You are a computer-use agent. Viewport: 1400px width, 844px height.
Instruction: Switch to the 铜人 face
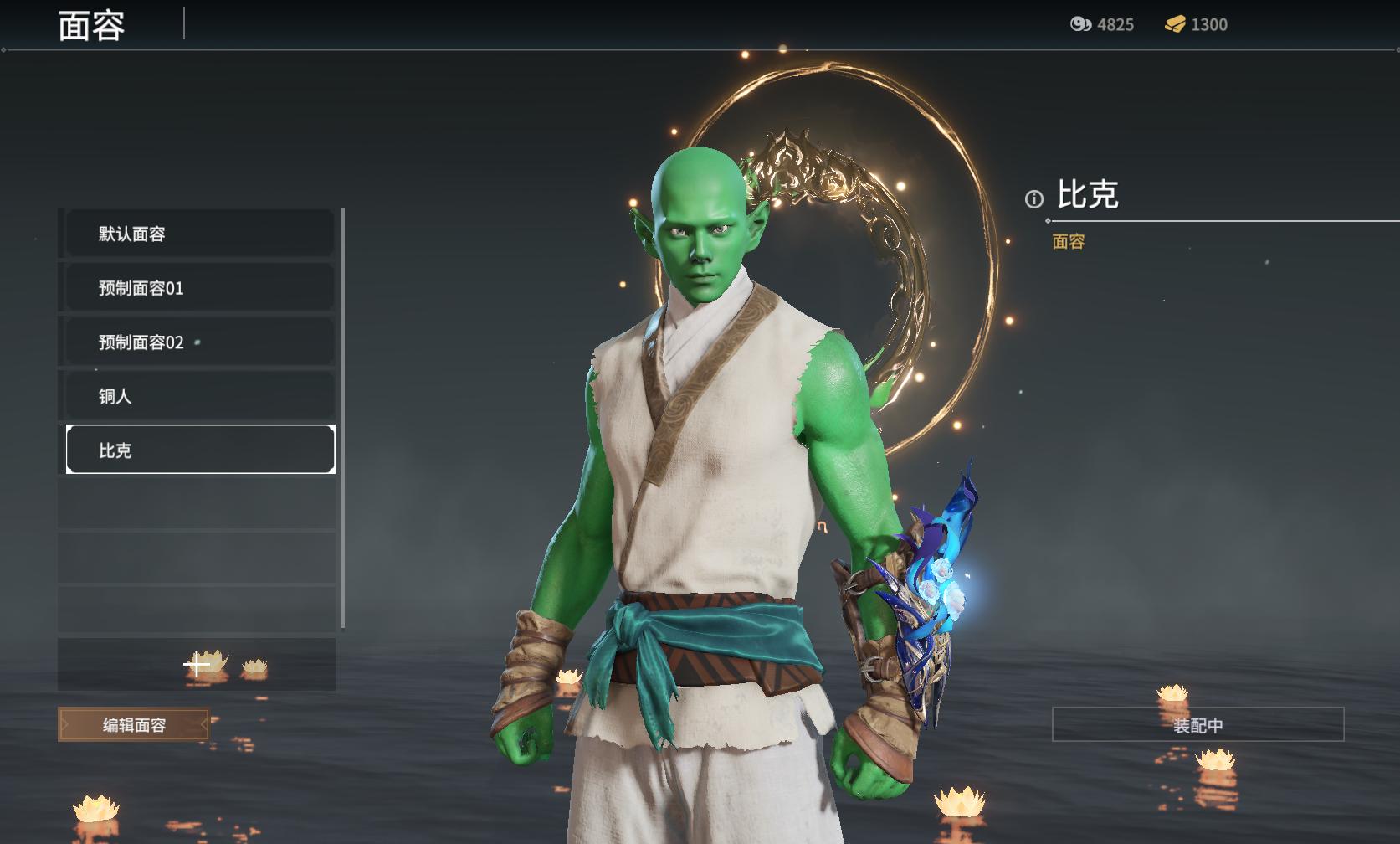point(199,396)
